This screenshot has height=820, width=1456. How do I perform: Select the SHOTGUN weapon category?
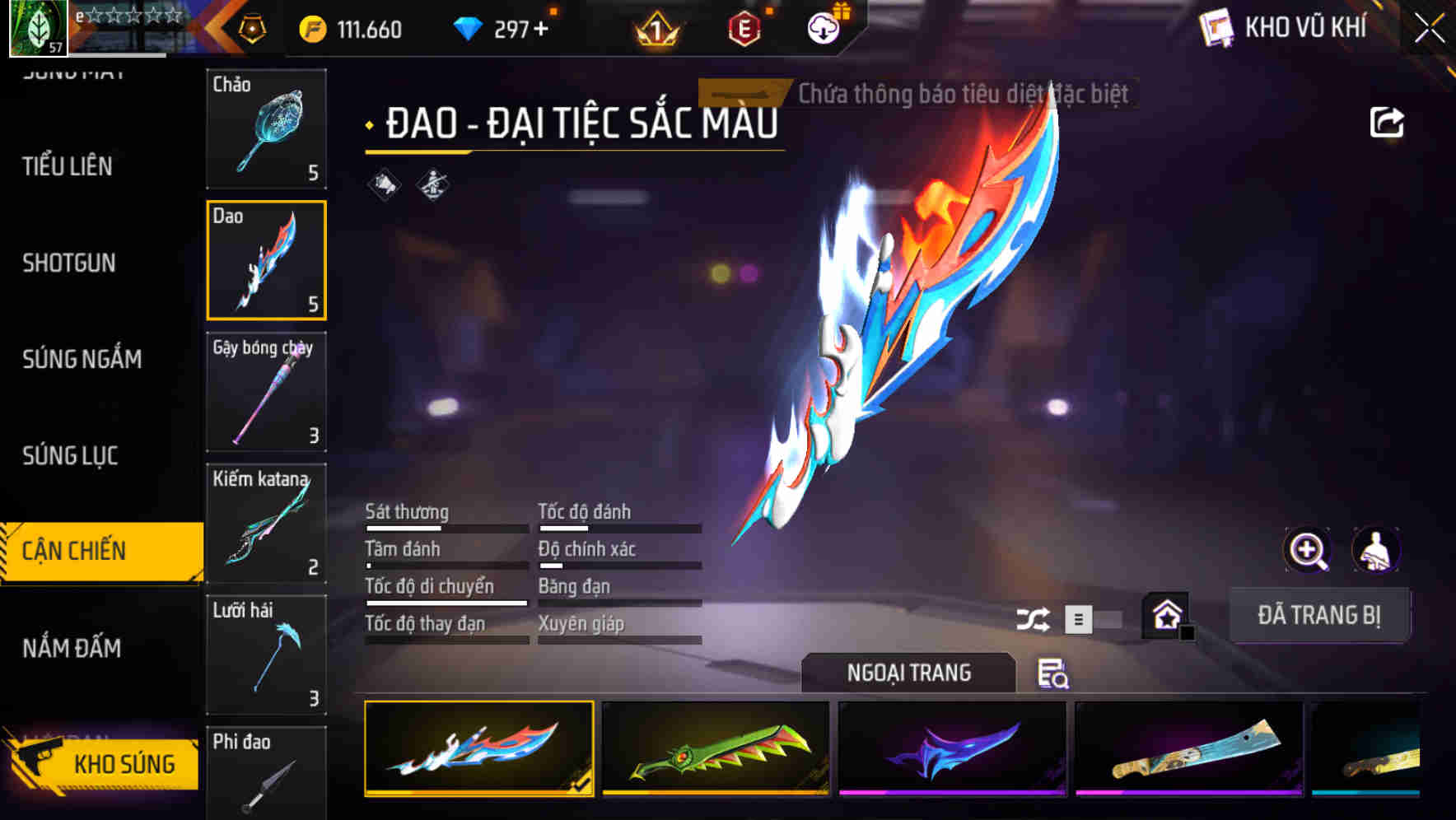70,263
